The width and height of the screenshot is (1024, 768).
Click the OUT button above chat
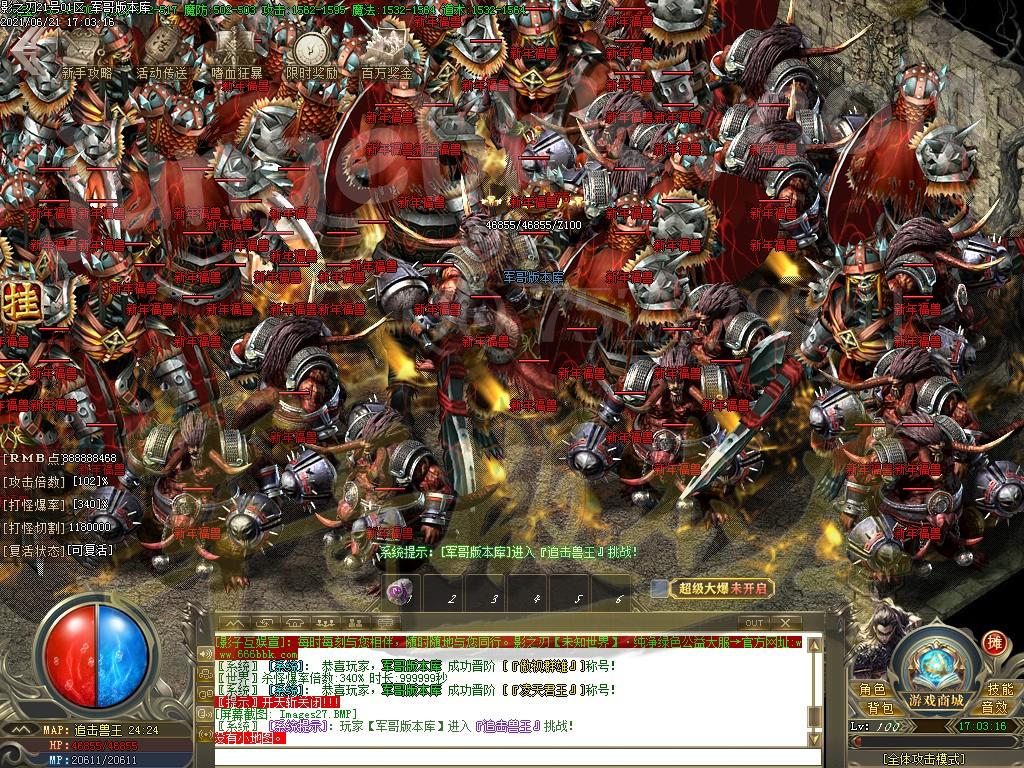pyautogui.click(x=755, y=623)
